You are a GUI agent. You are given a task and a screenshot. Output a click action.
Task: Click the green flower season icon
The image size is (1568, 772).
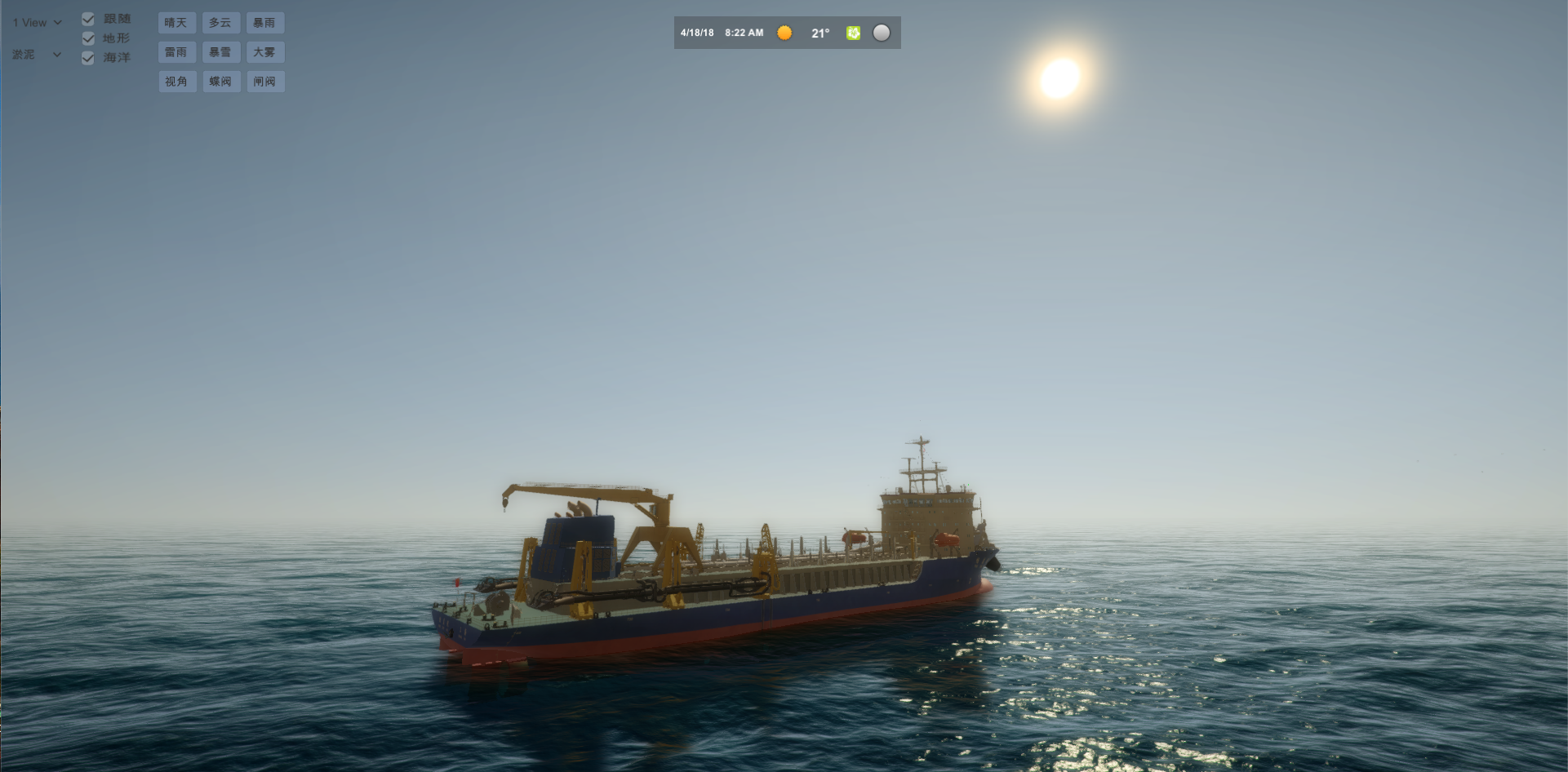(x=853, y=33)
